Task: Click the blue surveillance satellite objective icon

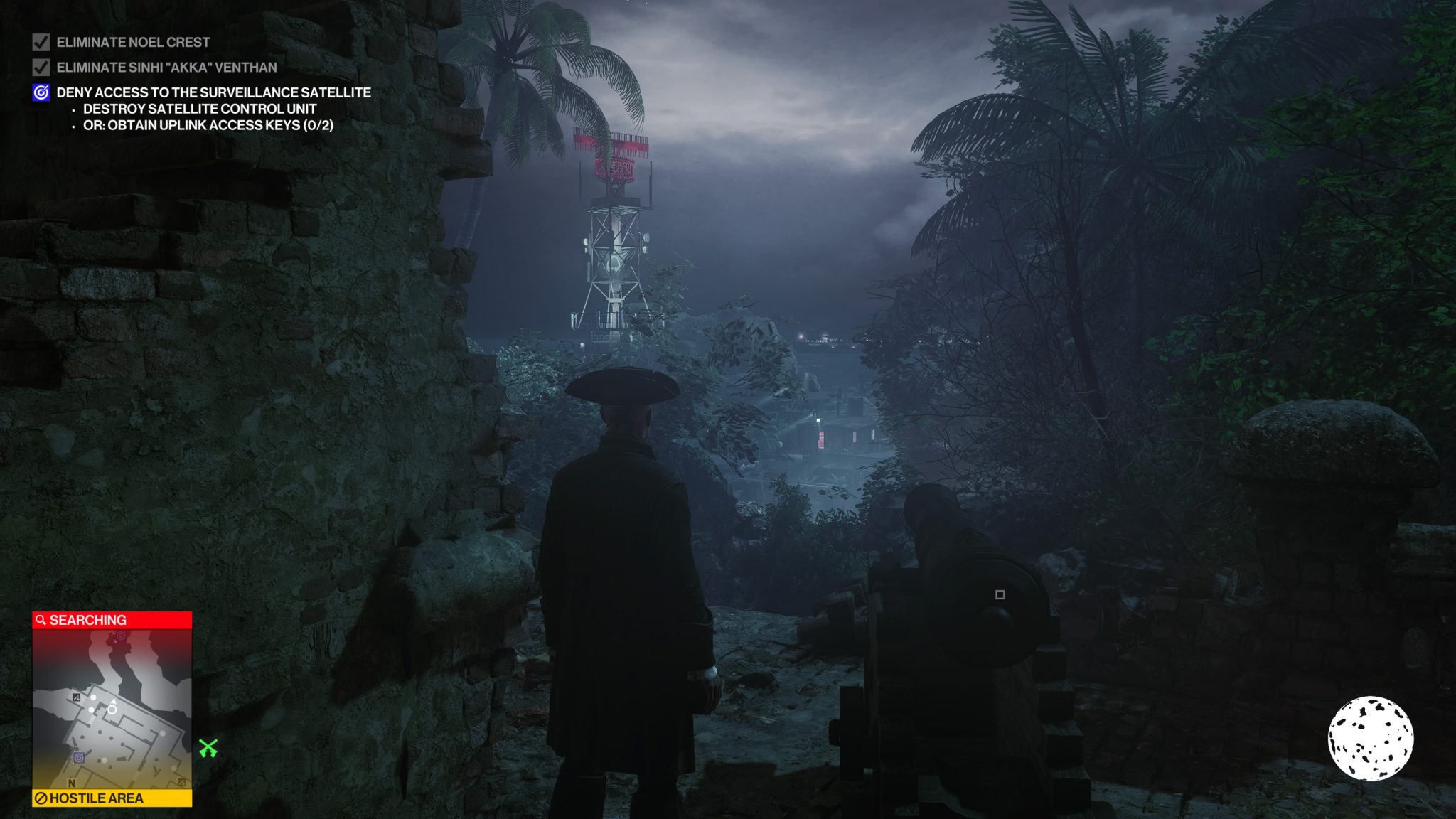Action: pyautogui.click(x=41, y=92)
